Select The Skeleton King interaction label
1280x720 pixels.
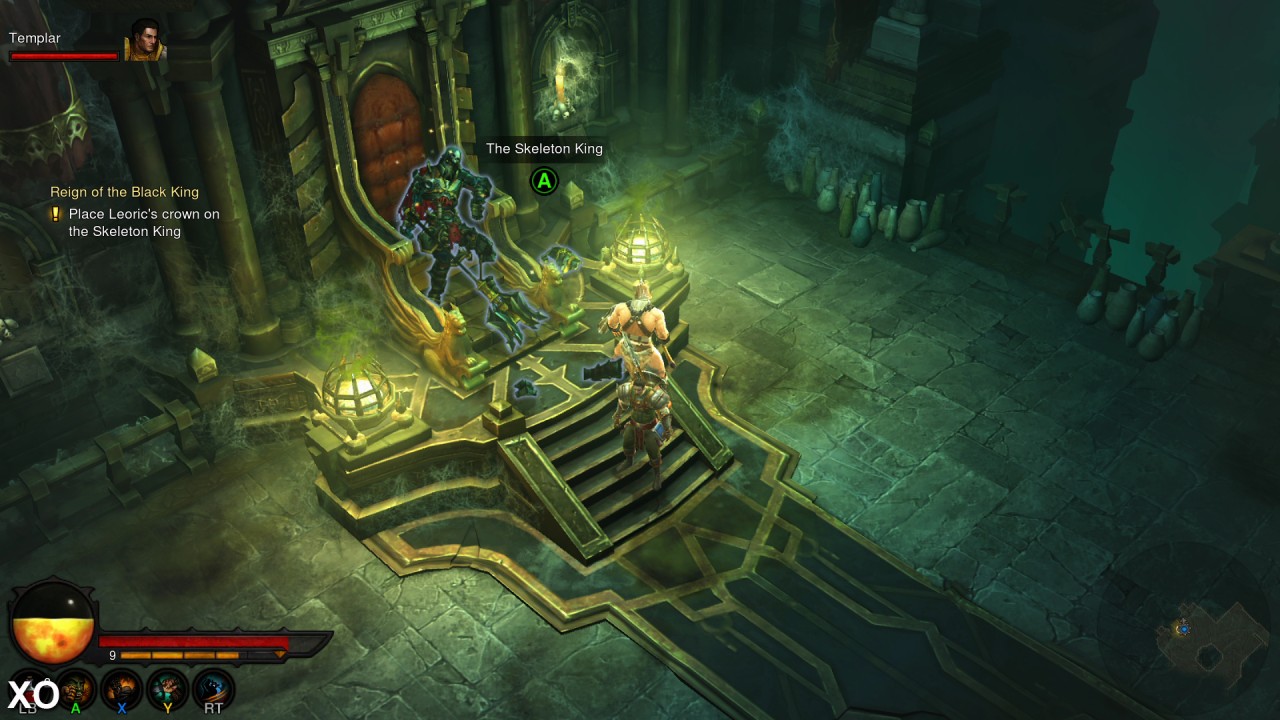click(544, 149)
